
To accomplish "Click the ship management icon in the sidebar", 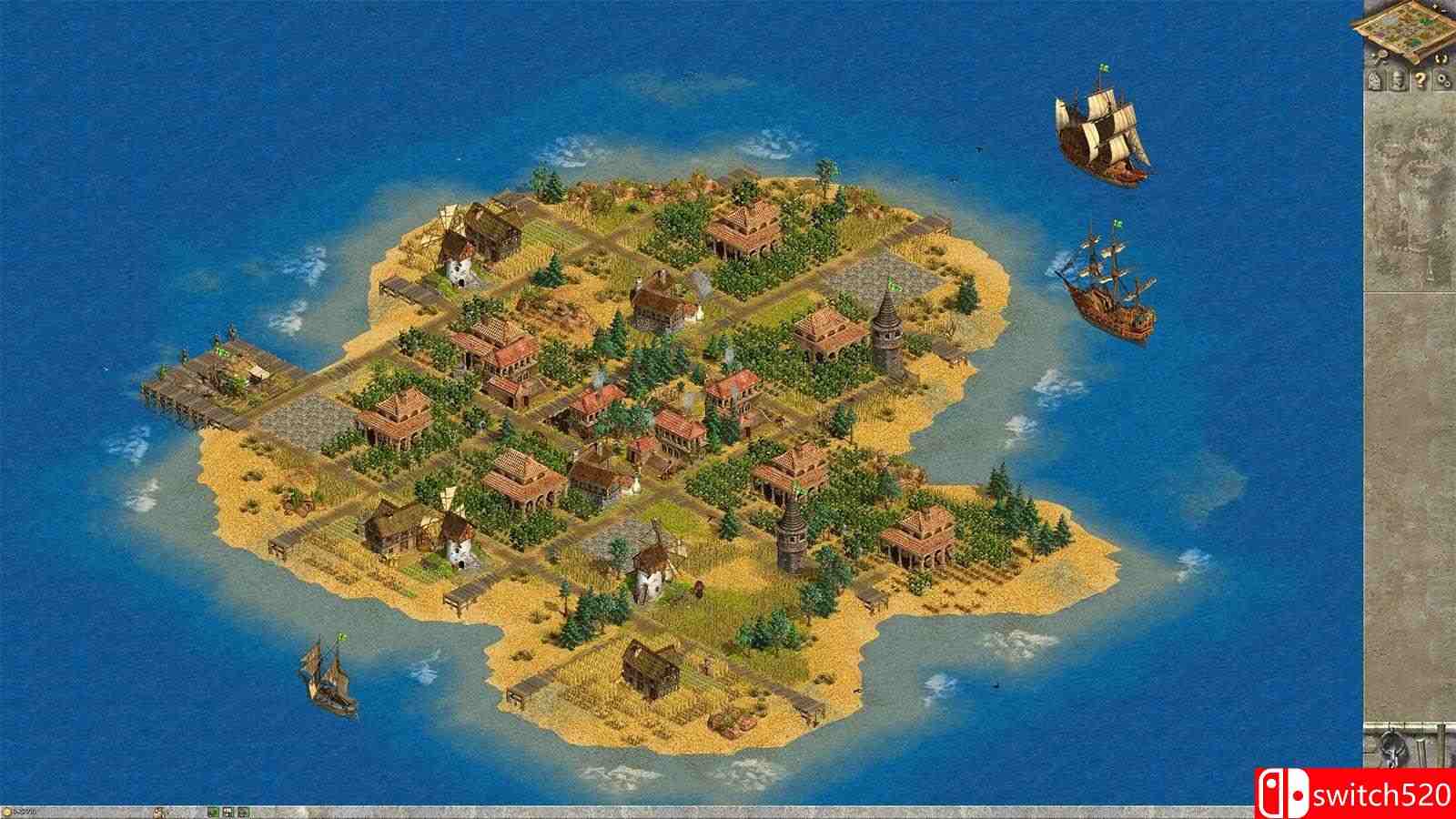I will pos(1397,79).
